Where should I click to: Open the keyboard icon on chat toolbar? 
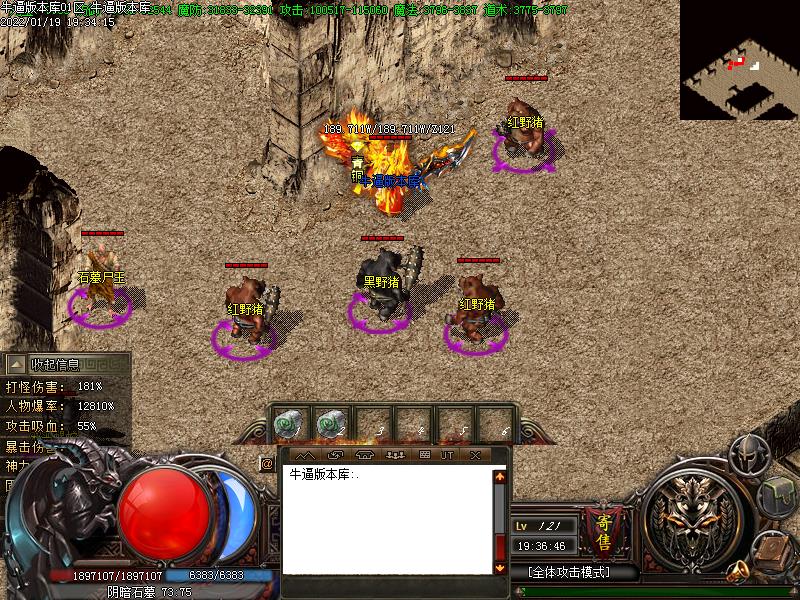coord(424,455)
